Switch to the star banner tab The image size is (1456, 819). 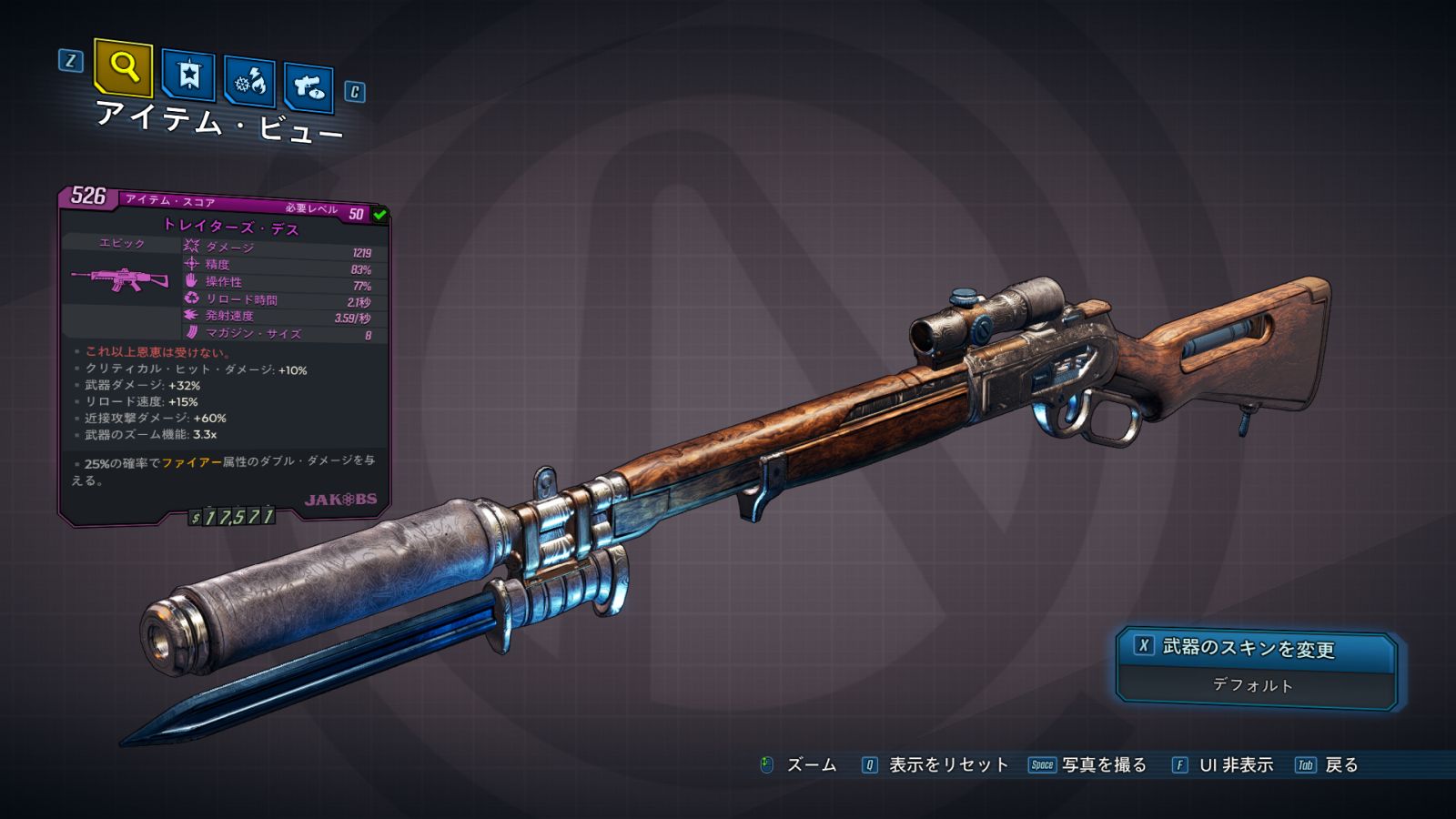[188, 76]
